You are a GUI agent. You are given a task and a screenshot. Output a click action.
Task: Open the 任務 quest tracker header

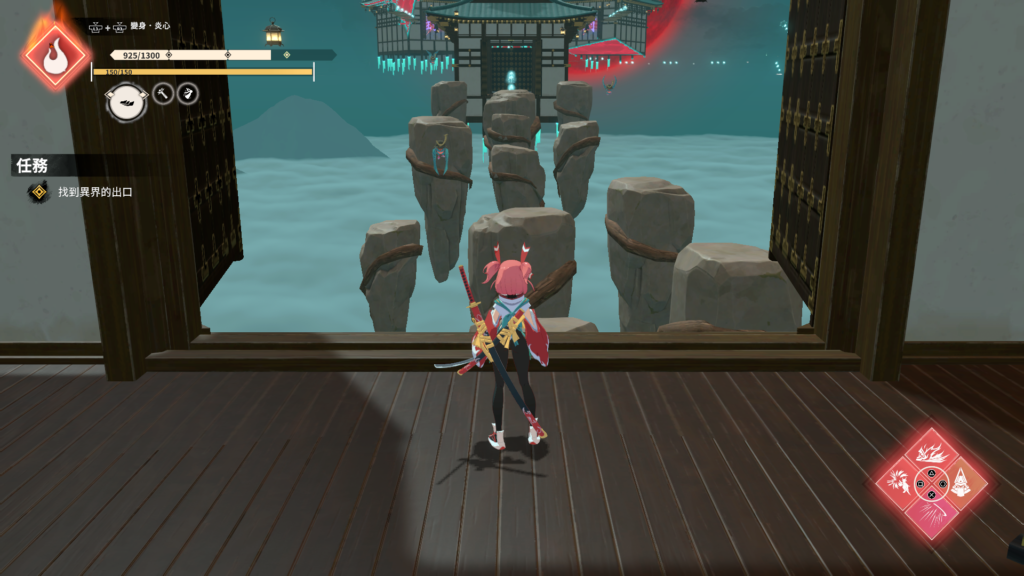pyautogui.click(x=33, y=166)
